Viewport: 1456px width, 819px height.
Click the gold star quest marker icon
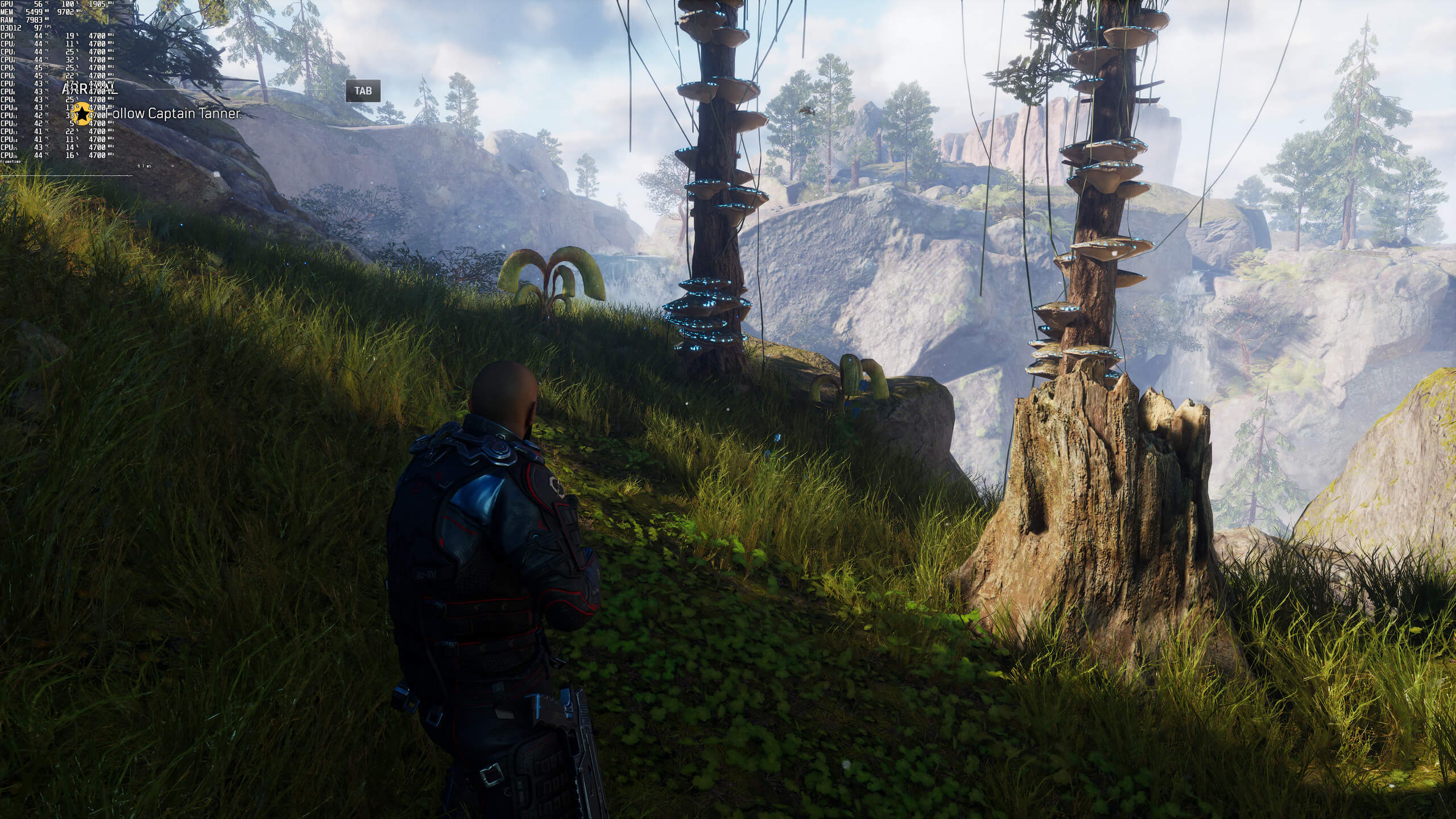(83, 114)
